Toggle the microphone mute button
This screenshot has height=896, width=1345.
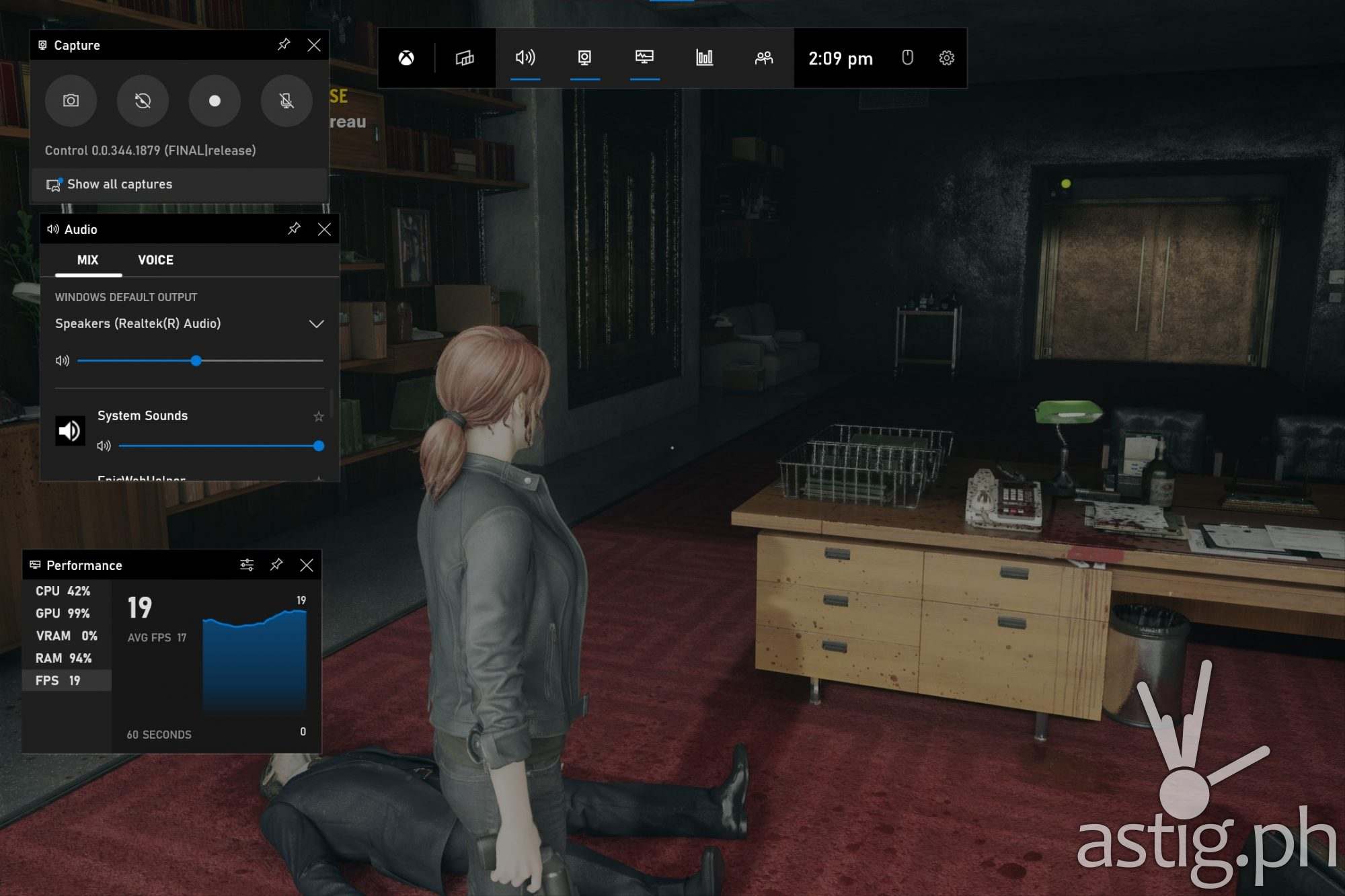pos(286,101)
